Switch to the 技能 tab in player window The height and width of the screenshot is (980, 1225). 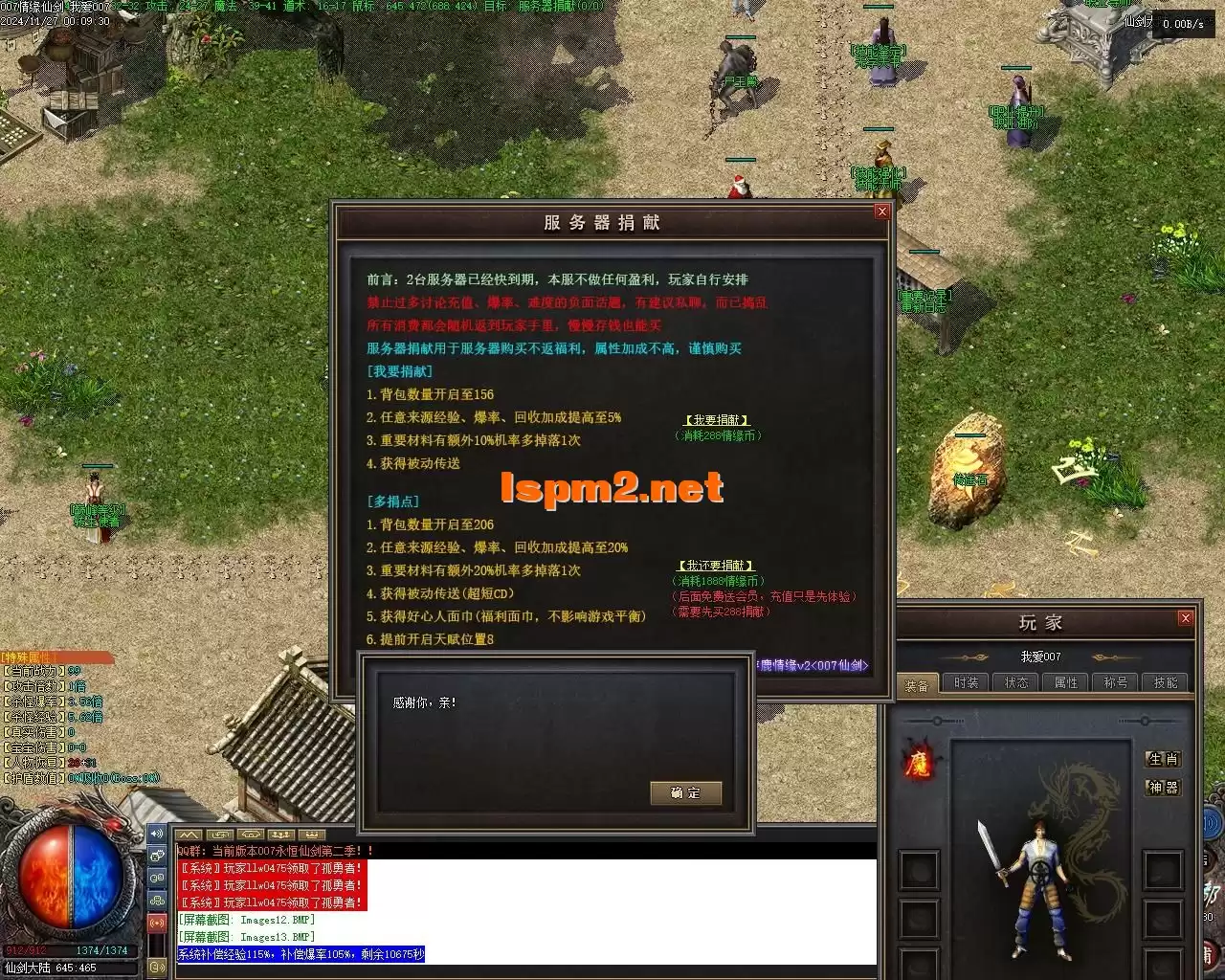pos(1167,682)
